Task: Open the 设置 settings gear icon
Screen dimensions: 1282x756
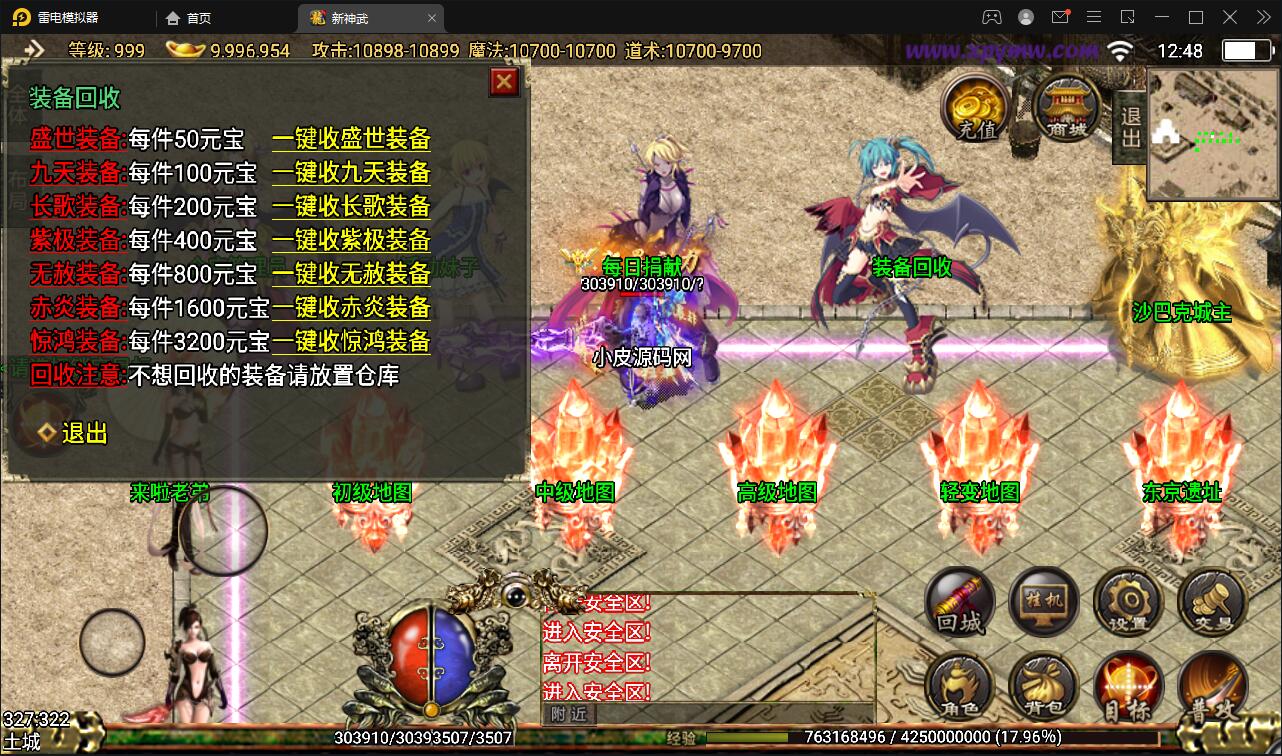Action: 1128,601
